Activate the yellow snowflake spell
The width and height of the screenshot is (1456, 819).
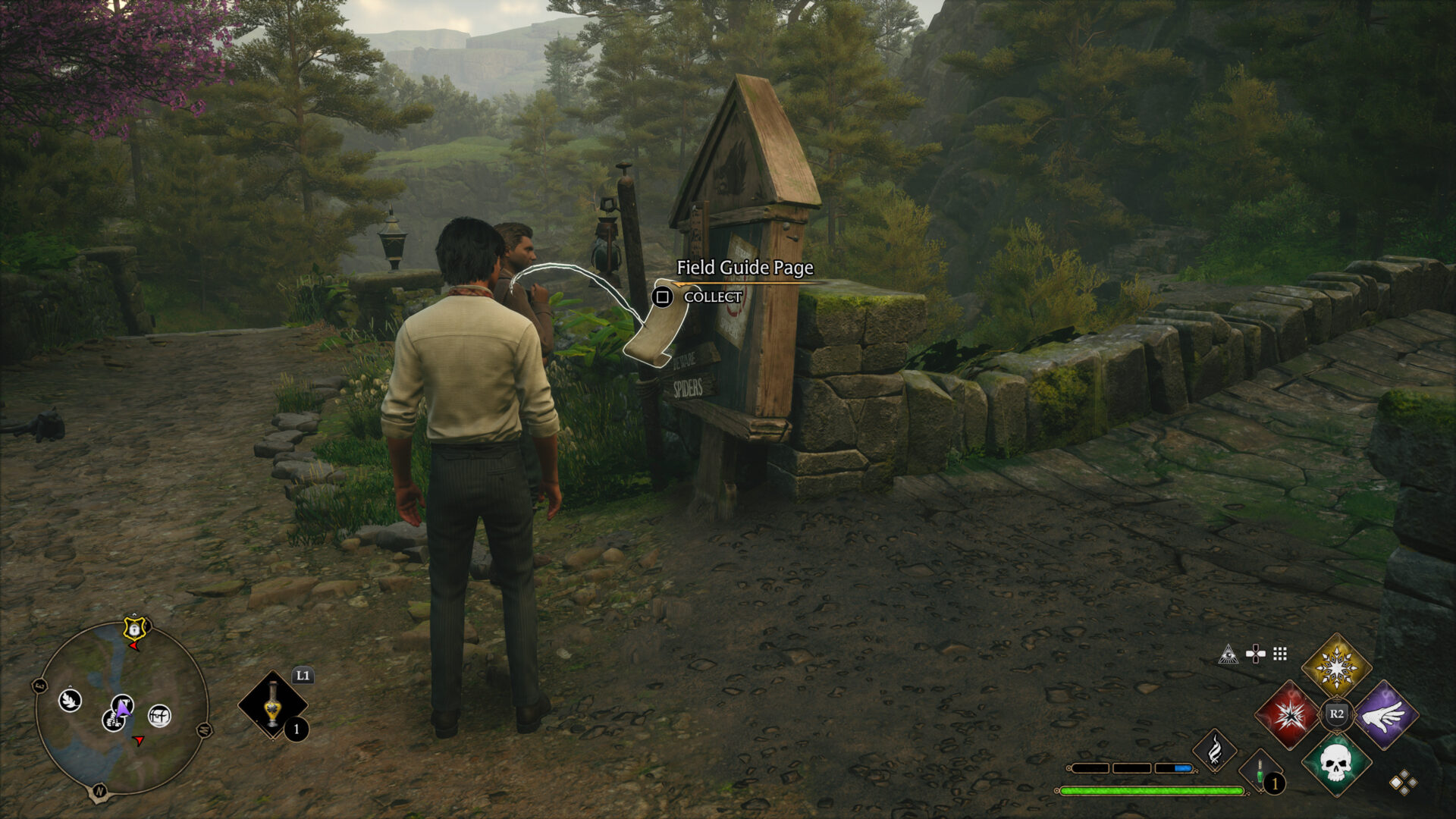point(1336,667)
